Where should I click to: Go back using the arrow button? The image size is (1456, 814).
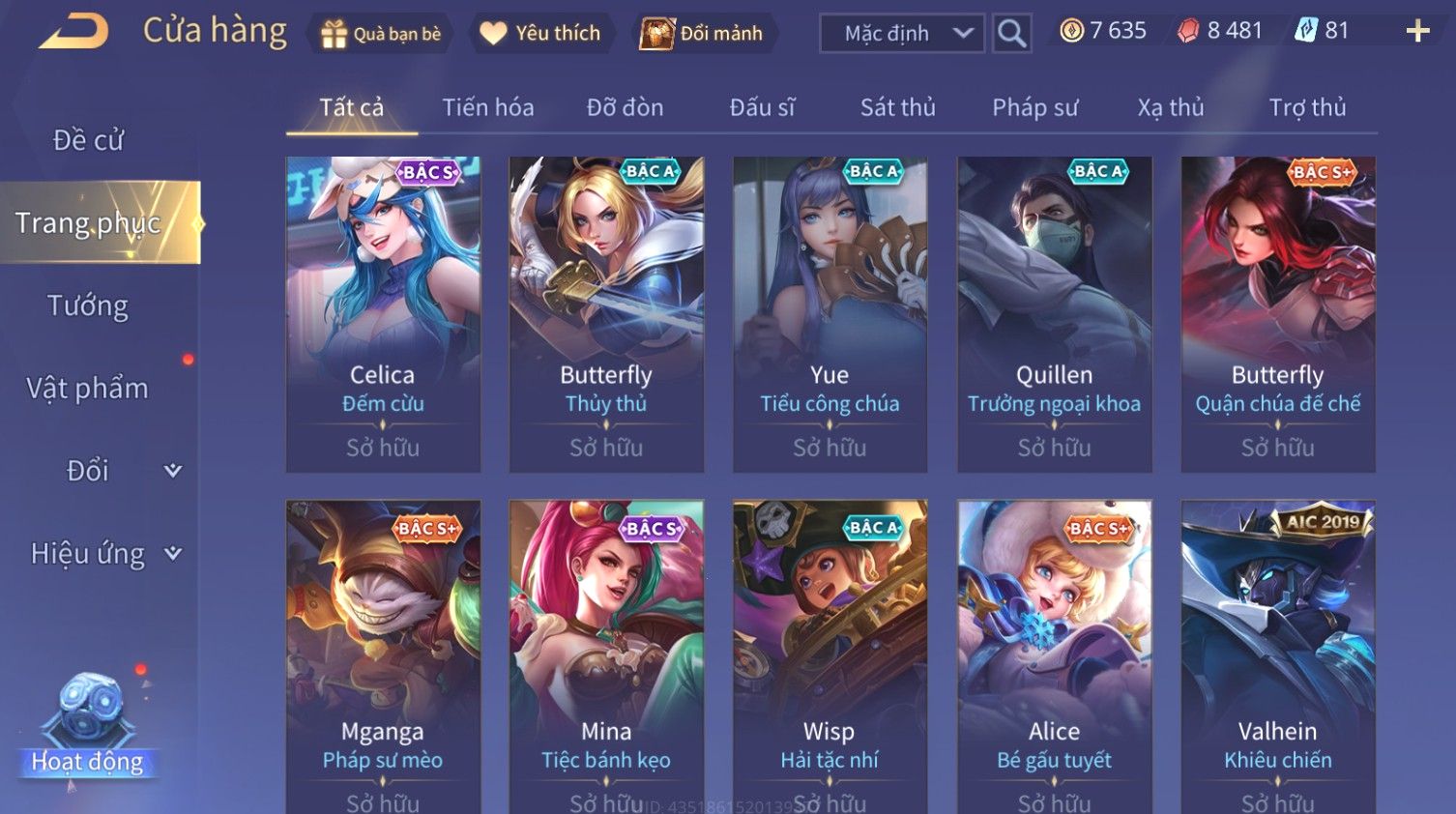pos(73,31)
